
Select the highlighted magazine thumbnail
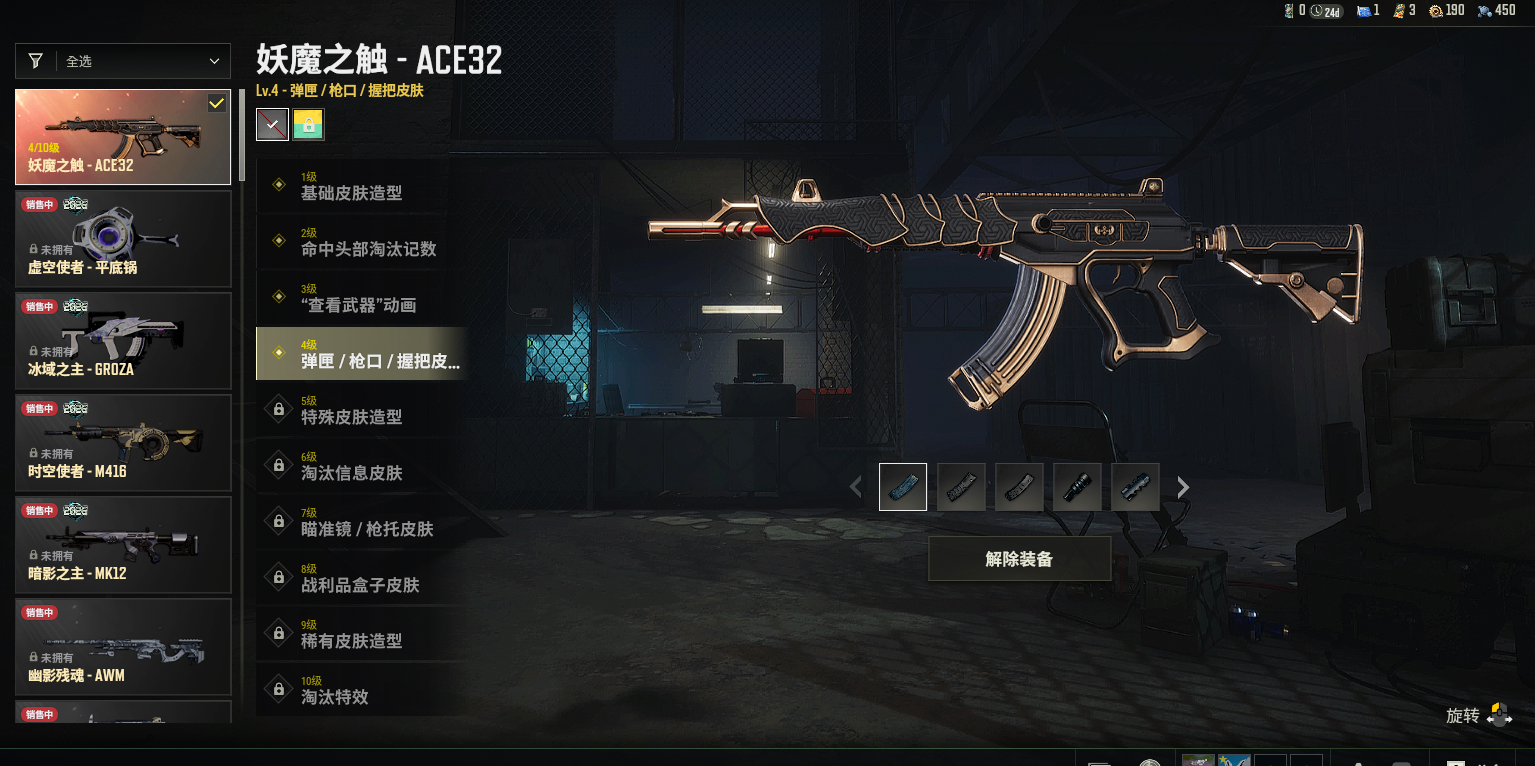coord(903,487)
